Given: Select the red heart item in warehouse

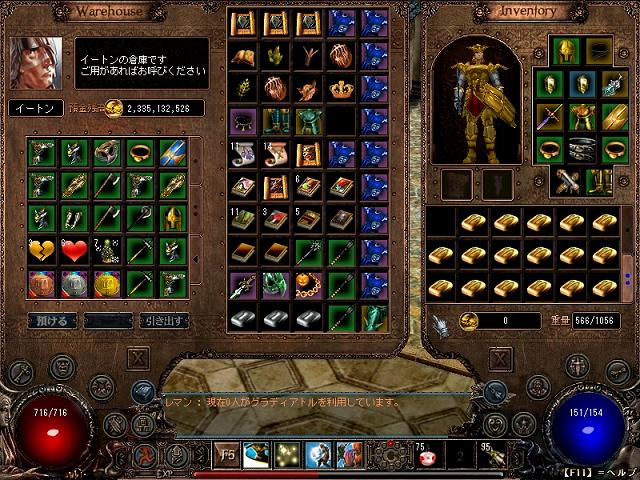Looking at the screenshot, I should point(75,250).
